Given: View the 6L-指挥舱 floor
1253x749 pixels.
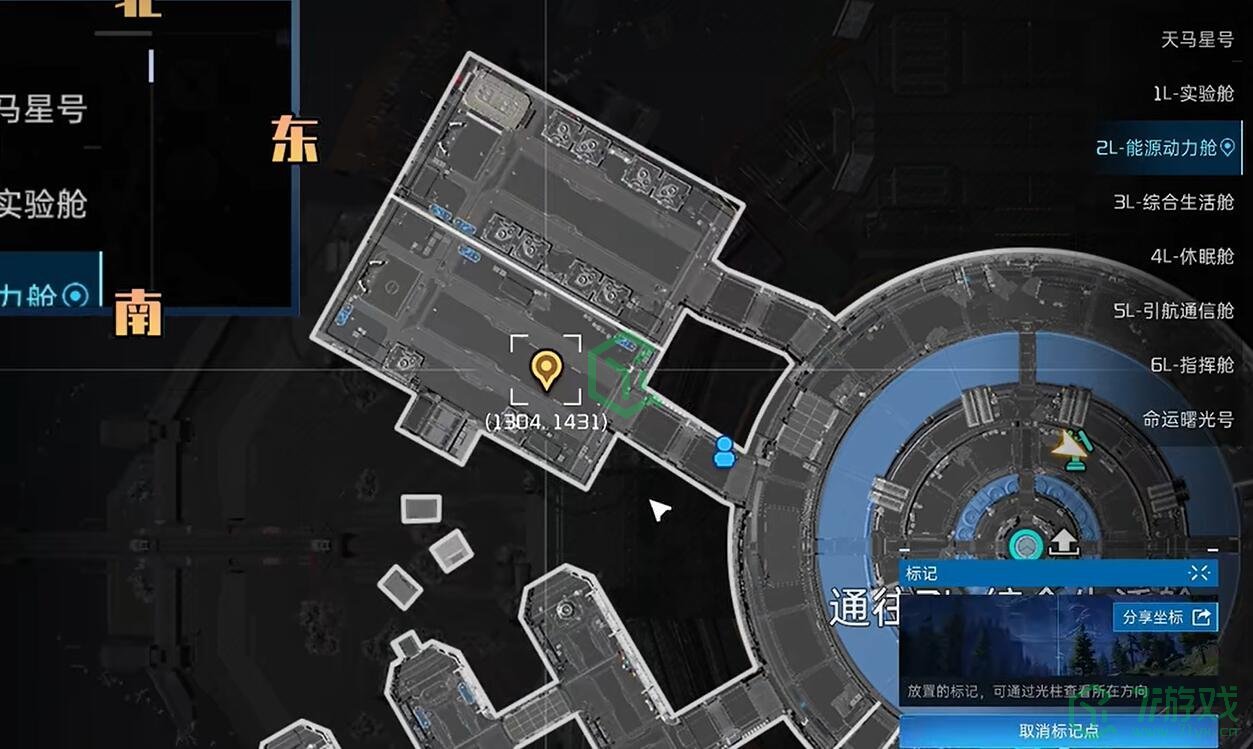Looking at the screenshot, I should pyautogui.click(x=1192, y=365).
